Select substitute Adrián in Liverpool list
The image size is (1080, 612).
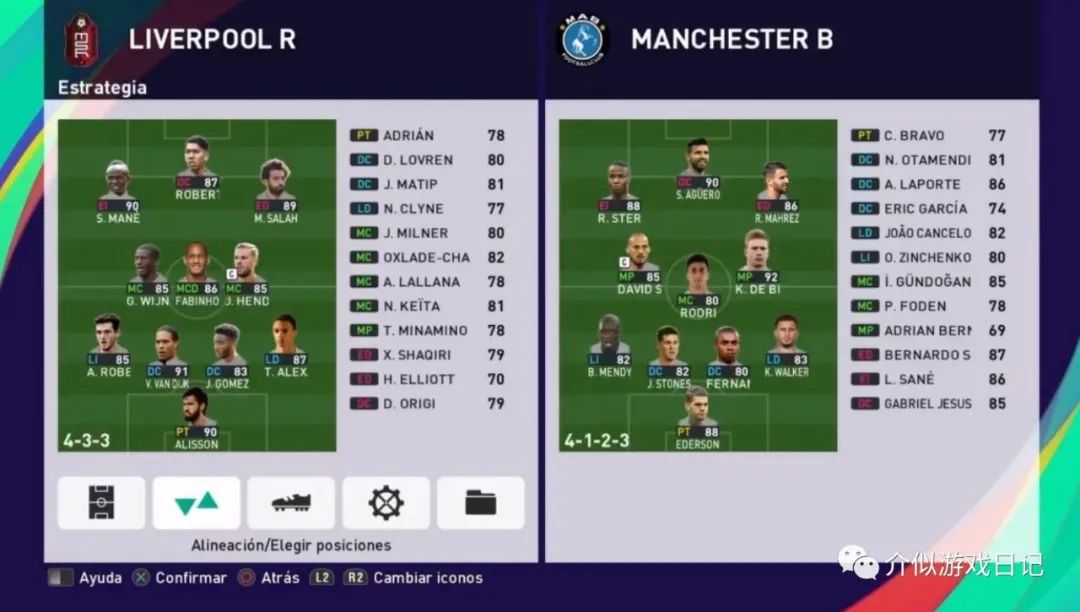427,136
